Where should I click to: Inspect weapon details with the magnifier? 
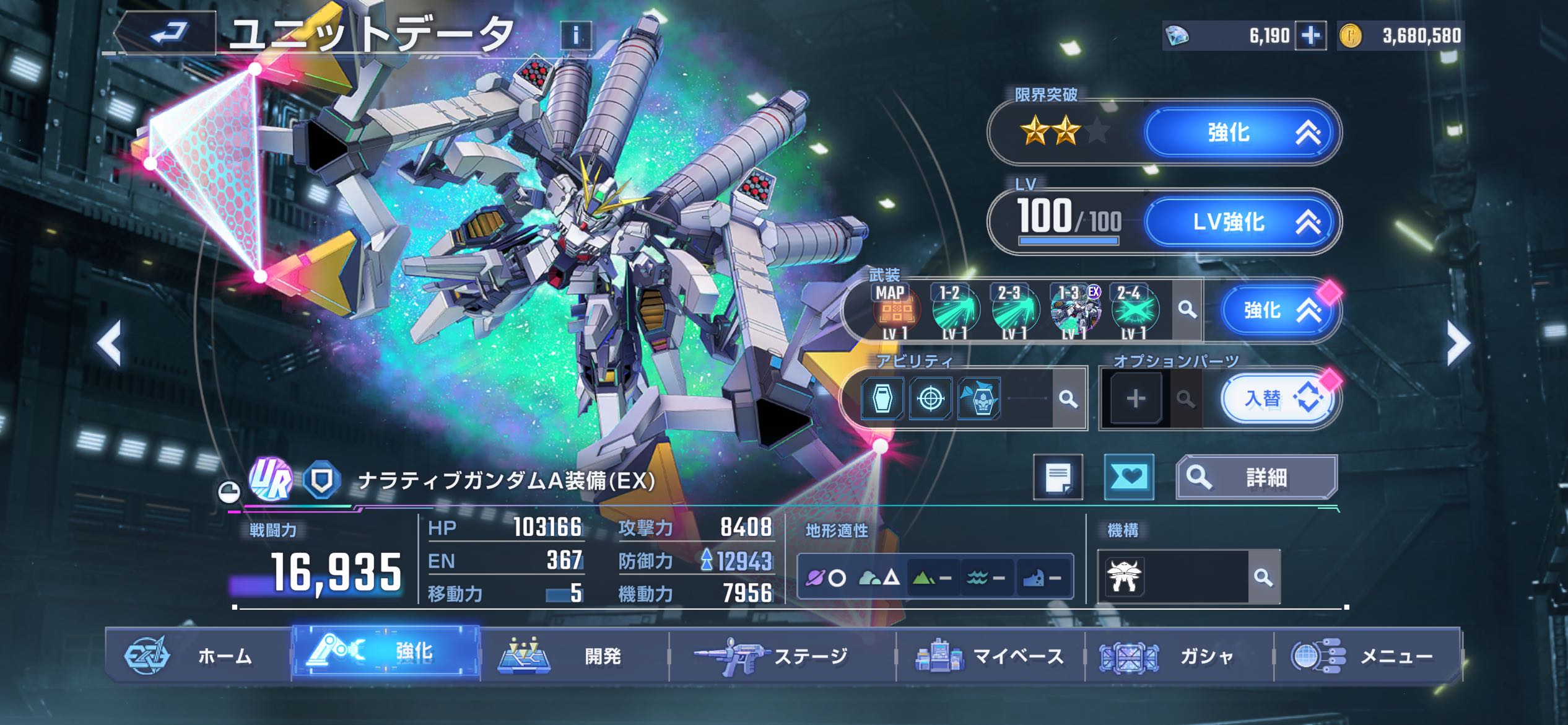coord(1187,310)
